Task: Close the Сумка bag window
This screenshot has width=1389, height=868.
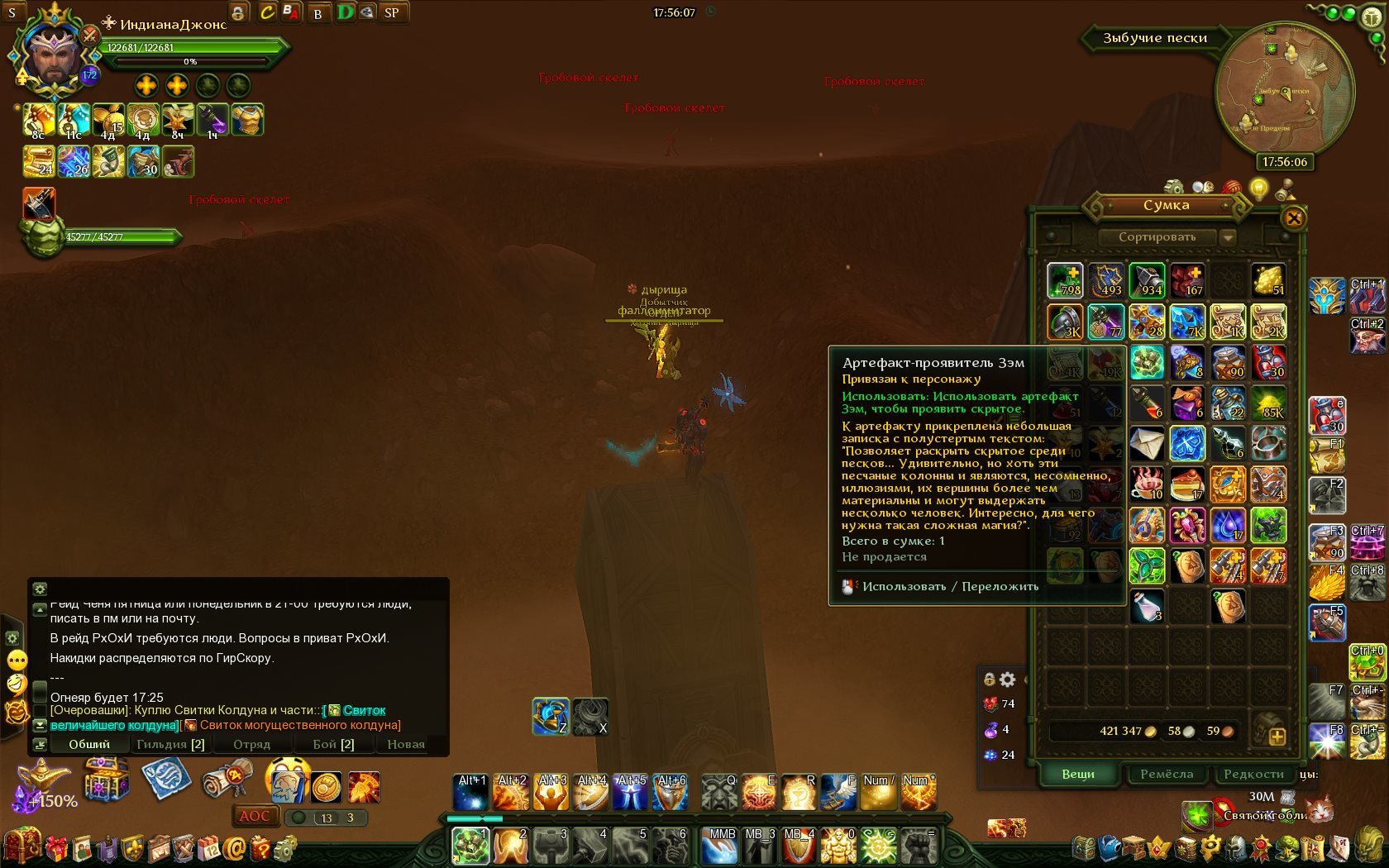Action: [x=1294, y=218]
